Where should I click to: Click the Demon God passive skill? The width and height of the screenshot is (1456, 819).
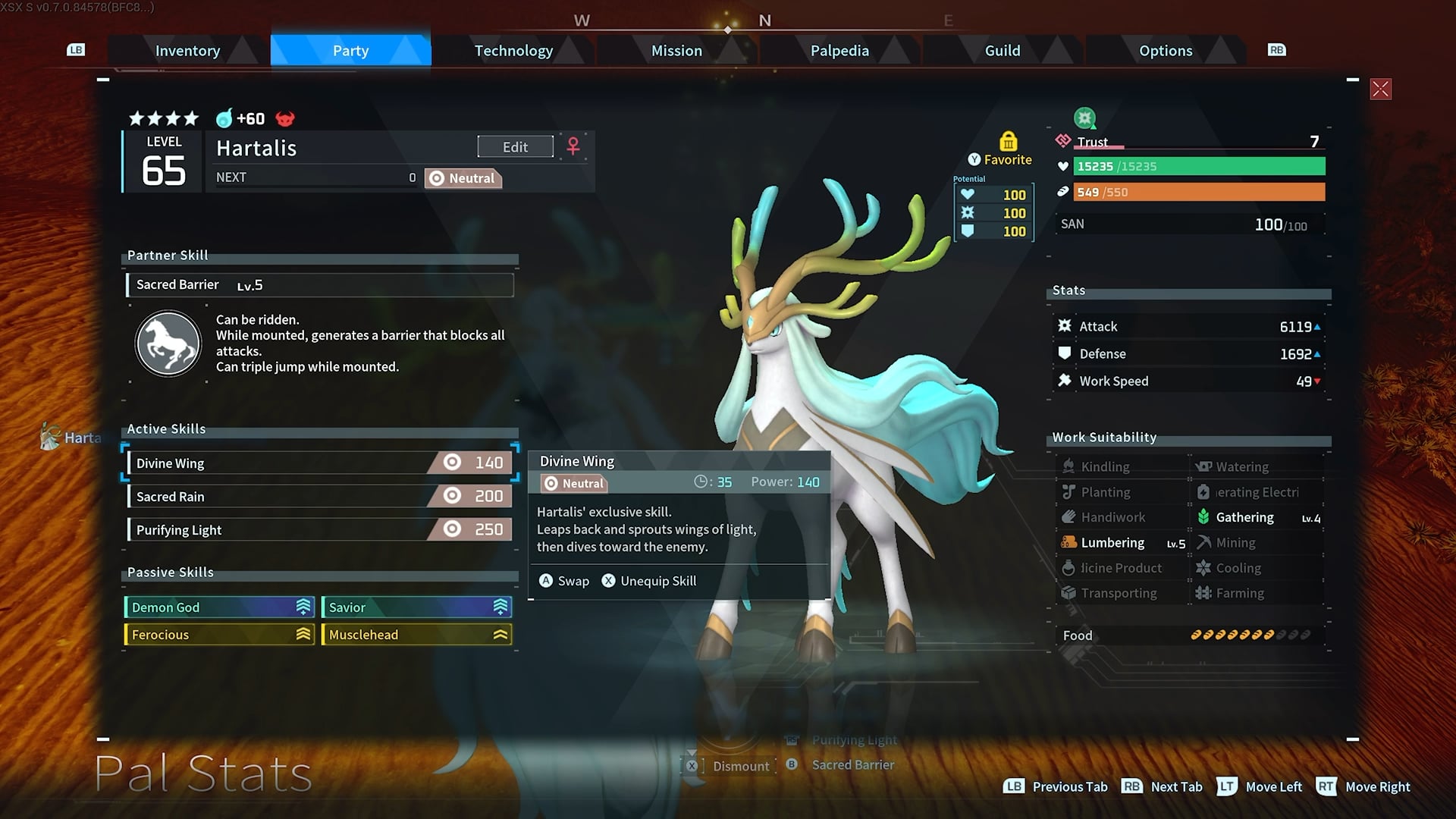219,607
